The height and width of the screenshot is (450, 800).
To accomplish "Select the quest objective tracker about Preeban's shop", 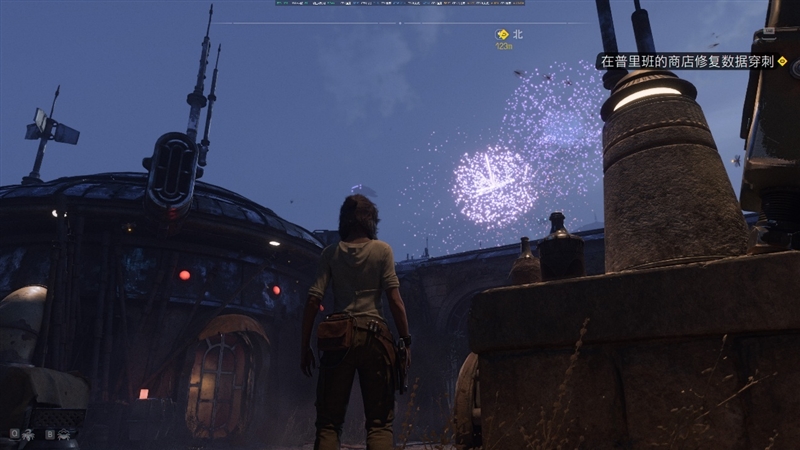I will [689, 61].
